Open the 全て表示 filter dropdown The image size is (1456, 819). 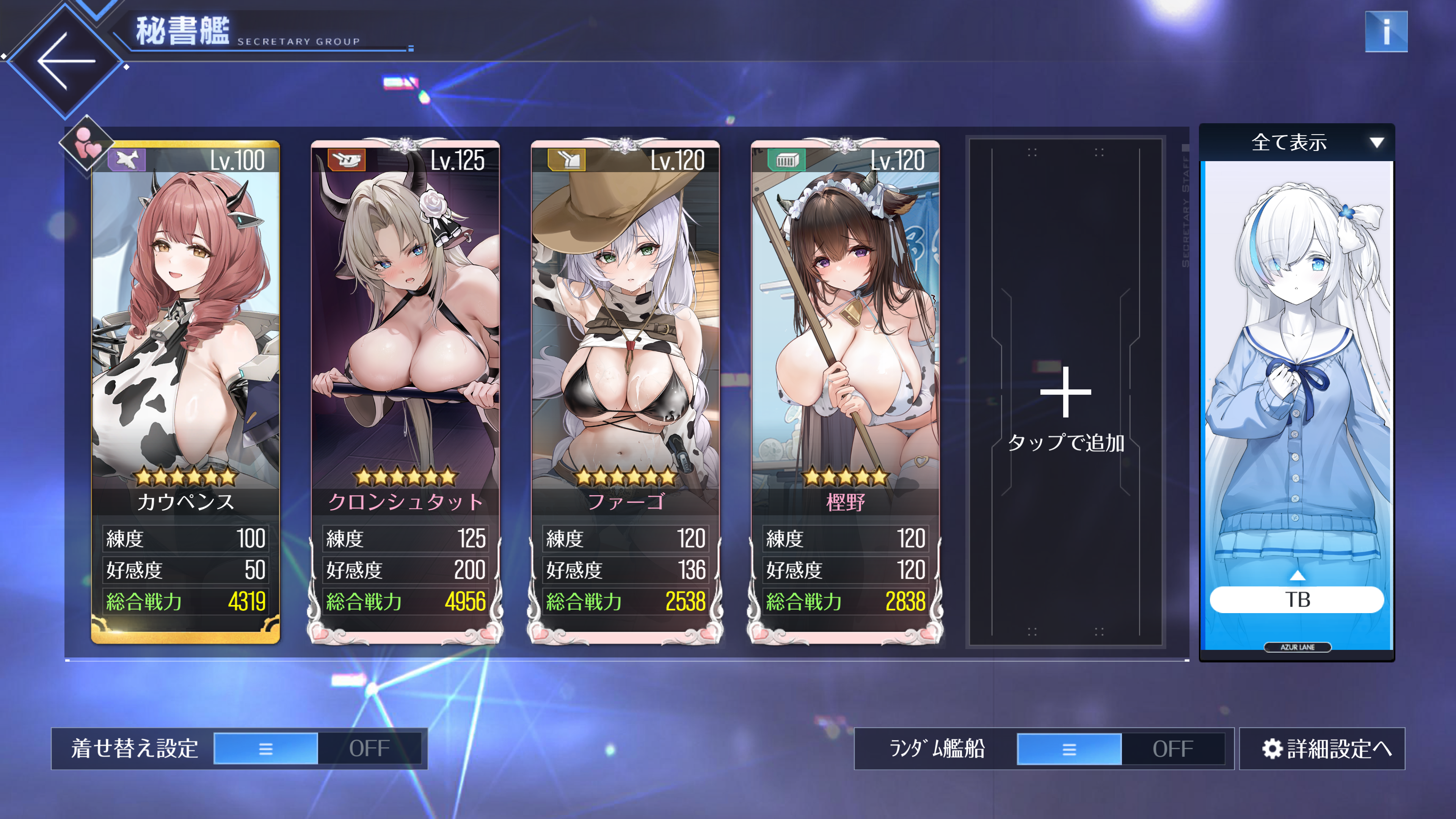[1297, 143]
